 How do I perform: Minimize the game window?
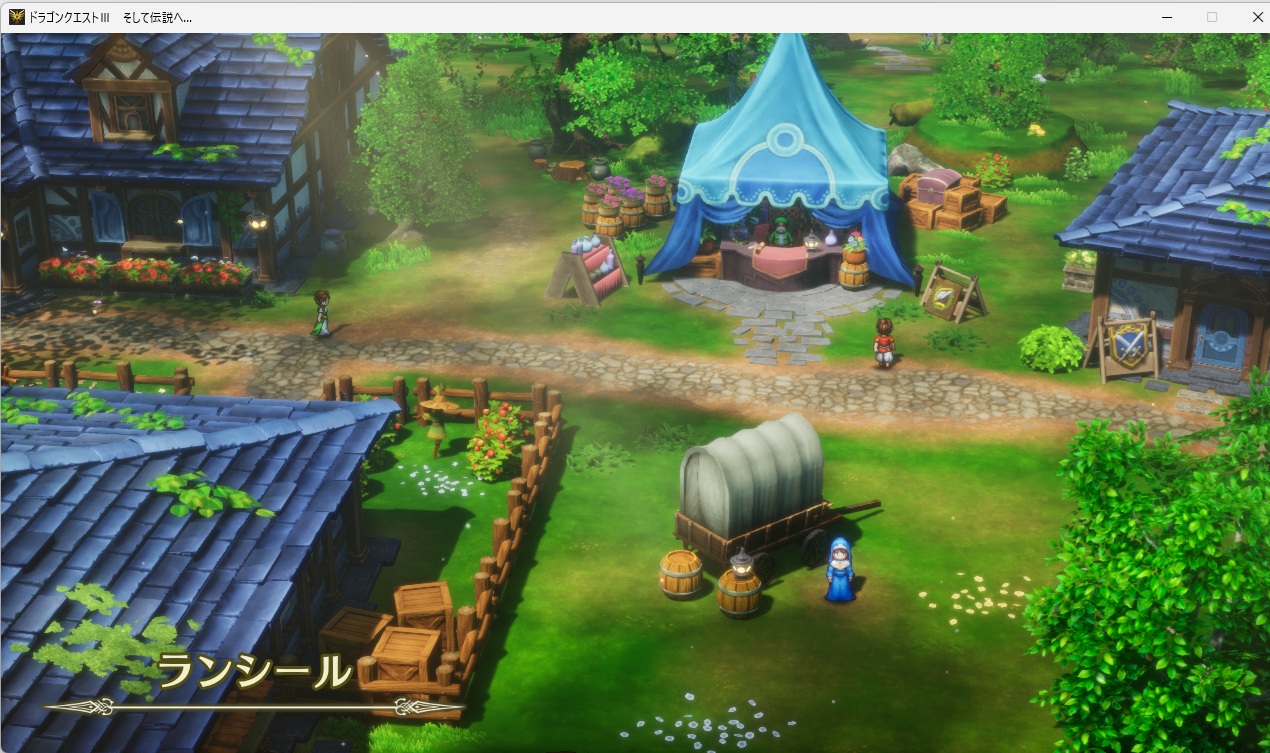click(x=1166, y=17)
